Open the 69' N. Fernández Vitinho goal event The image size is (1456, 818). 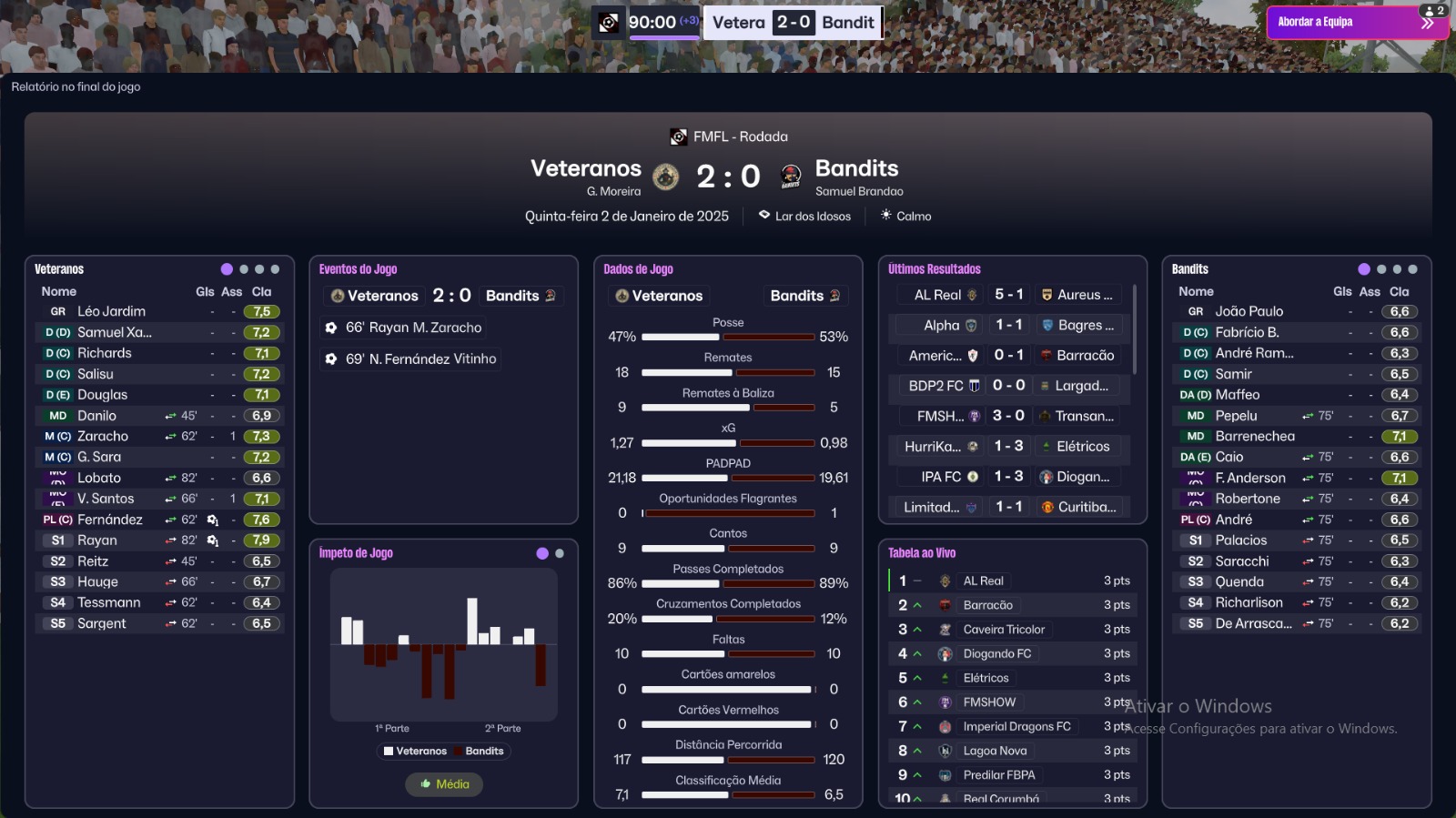coord(420,359)
